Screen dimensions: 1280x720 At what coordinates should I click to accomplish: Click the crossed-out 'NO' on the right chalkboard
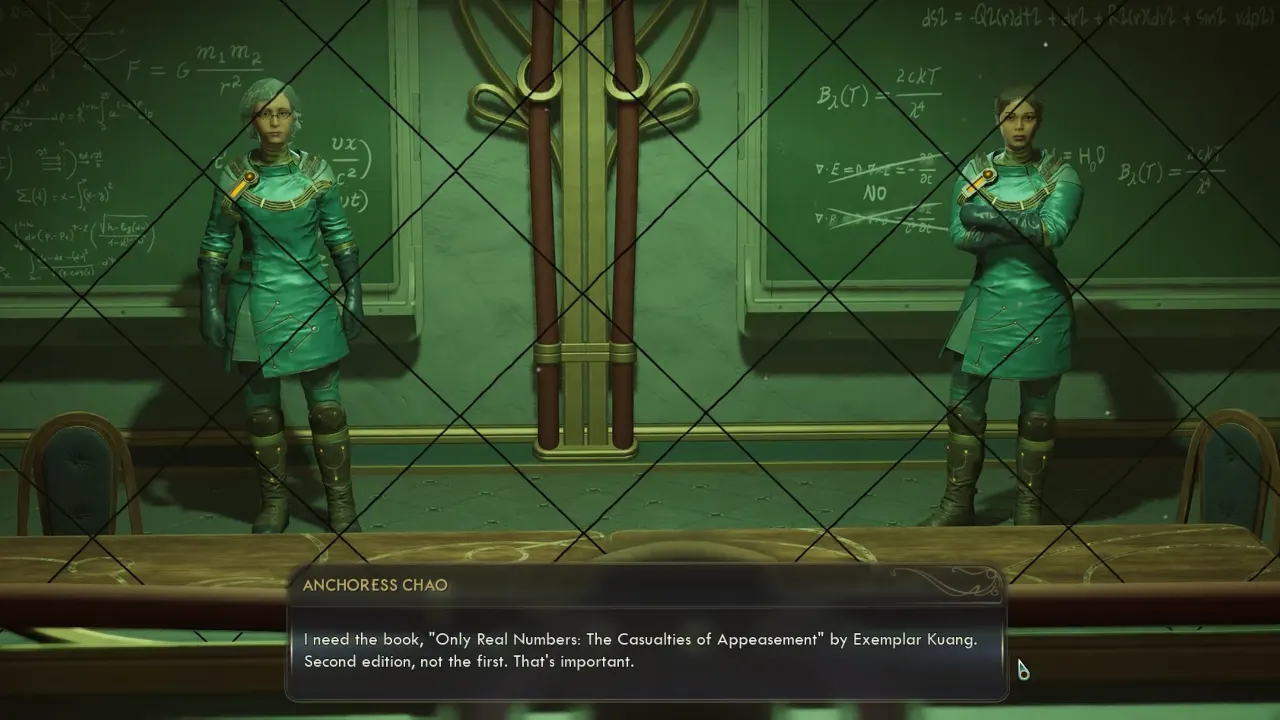tap(874, 193)
